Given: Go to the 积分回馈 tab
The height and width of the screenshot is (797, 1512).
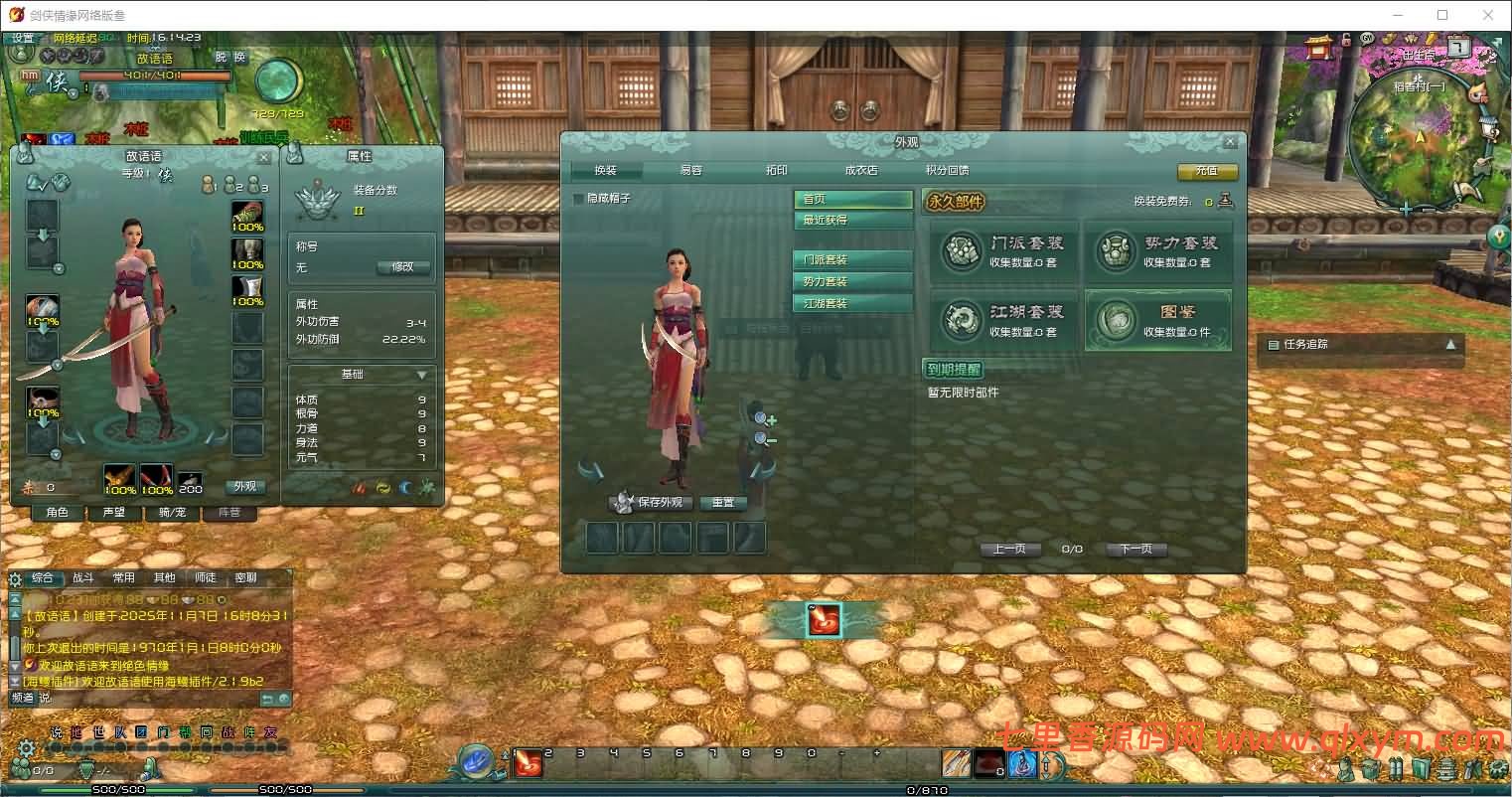Looking at the screenshot, I should click(946, 171).
